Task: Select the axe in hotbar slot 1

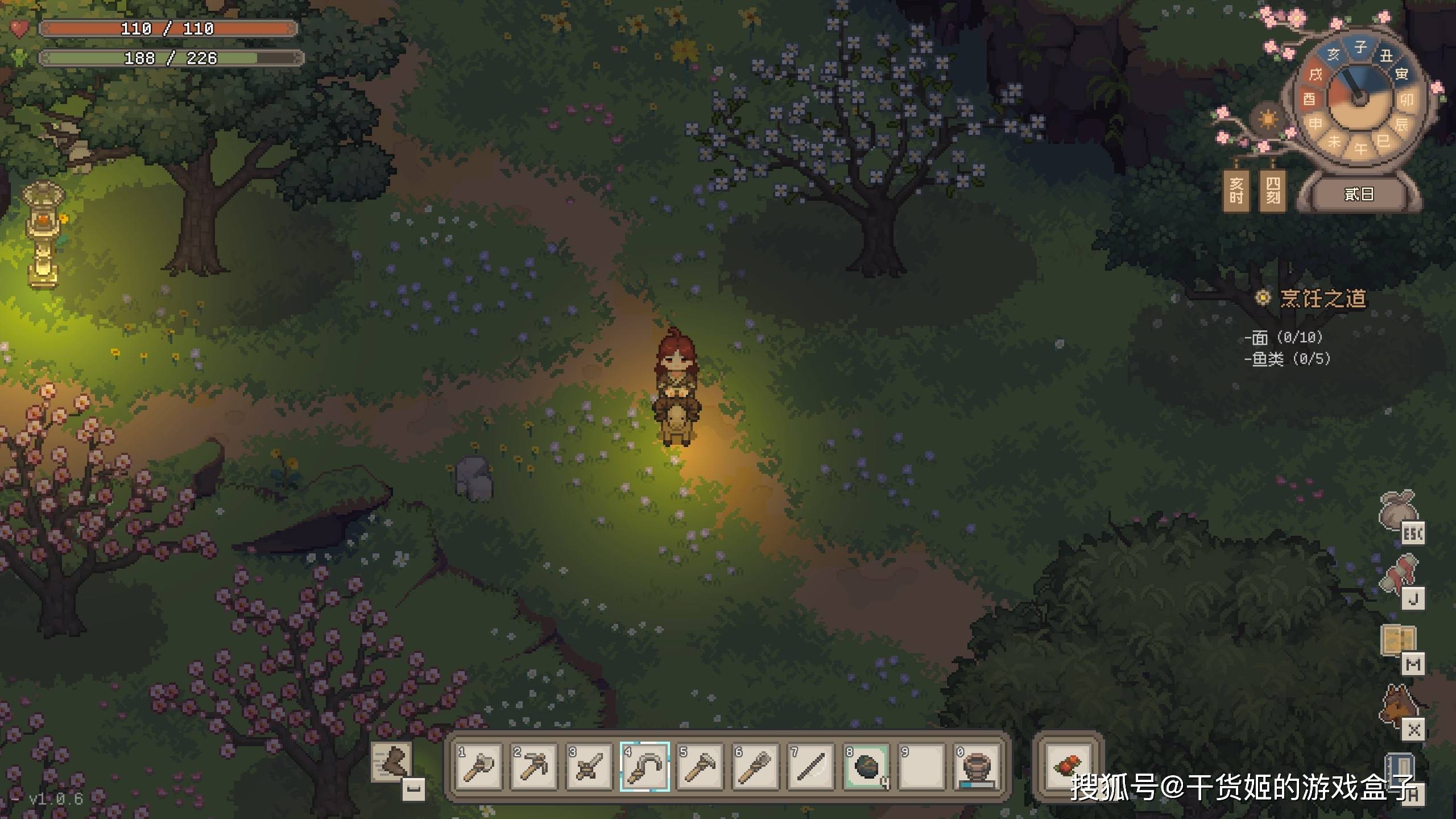Action: 479,766
